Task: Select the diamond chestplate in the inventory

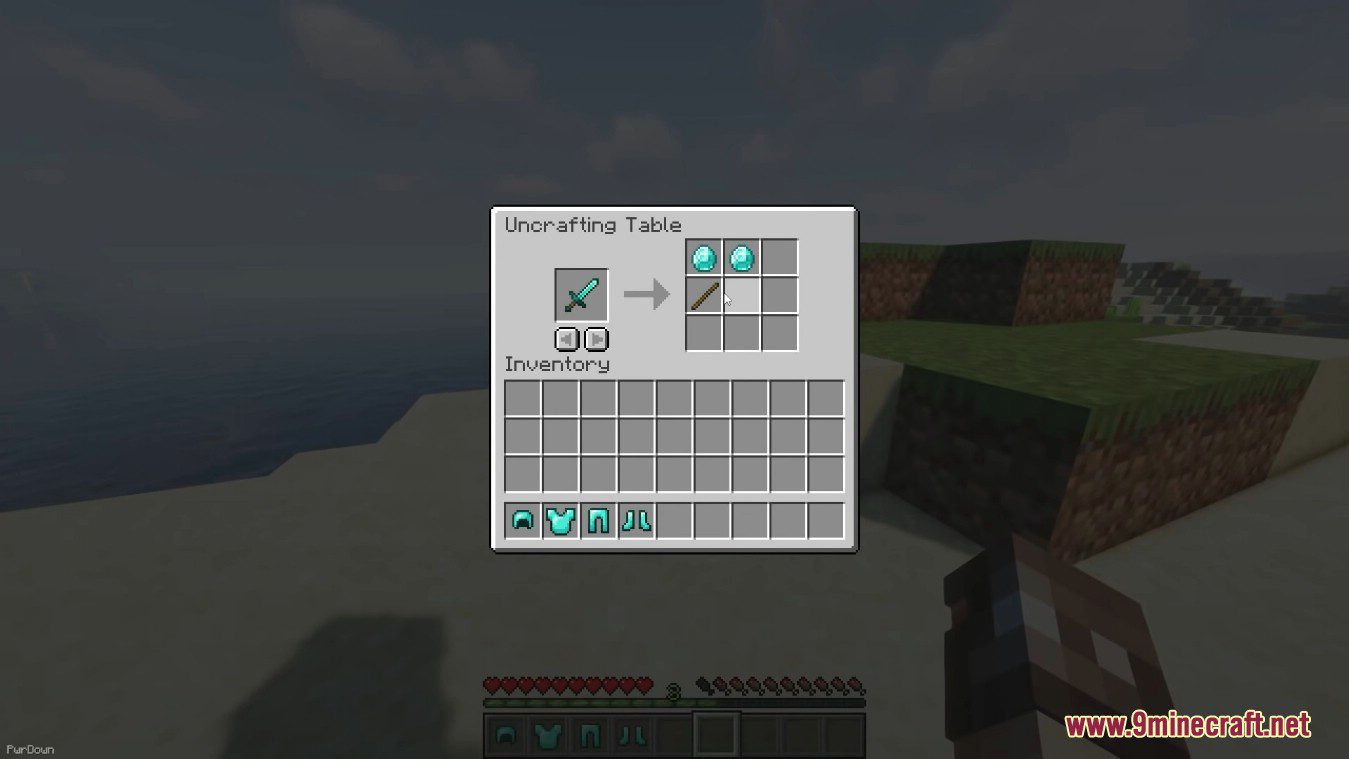Action: tap(561, 518)
